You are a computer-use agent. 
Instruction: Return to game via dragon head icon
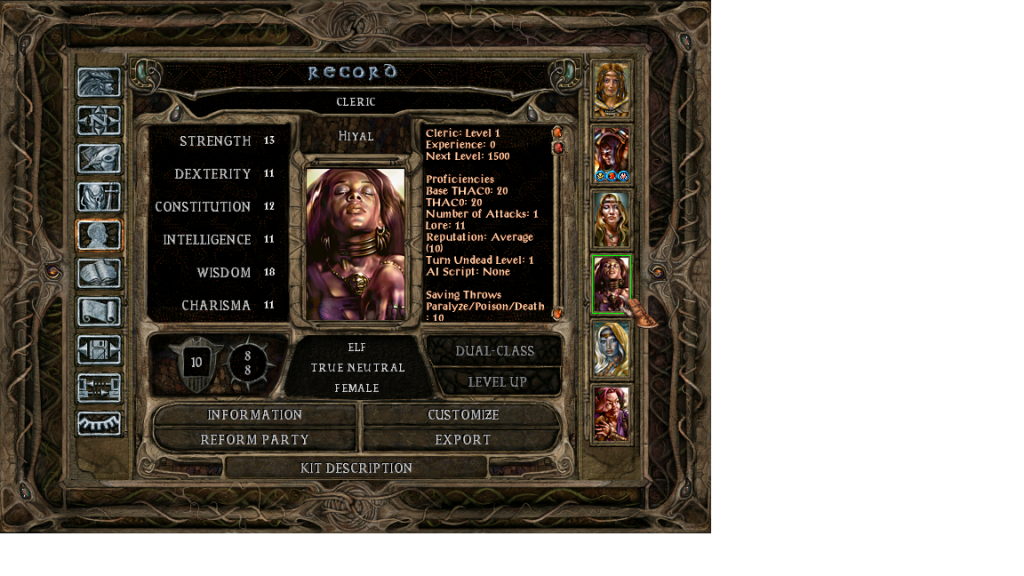click(x=99, y=82)
